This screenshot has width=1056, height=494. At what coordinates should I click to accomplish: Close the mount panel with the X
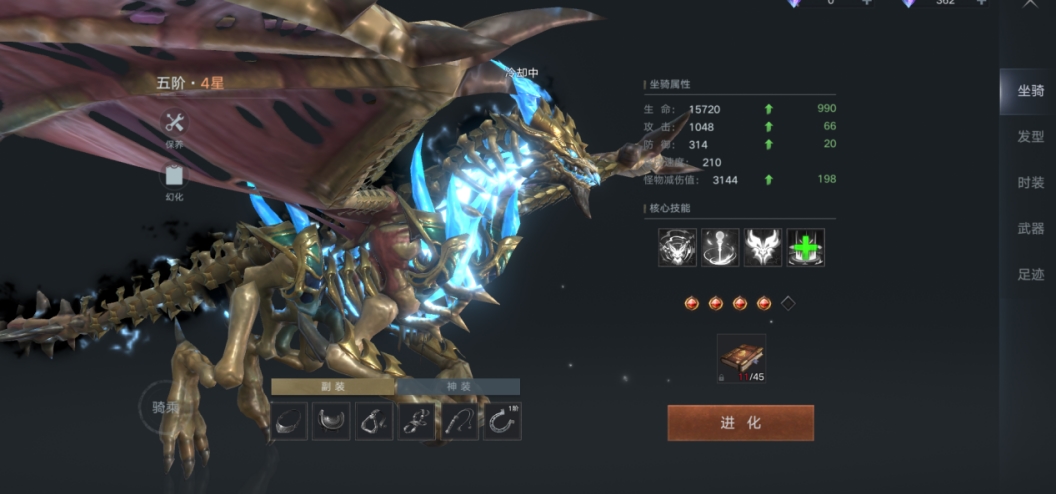tap(1030, 4)
